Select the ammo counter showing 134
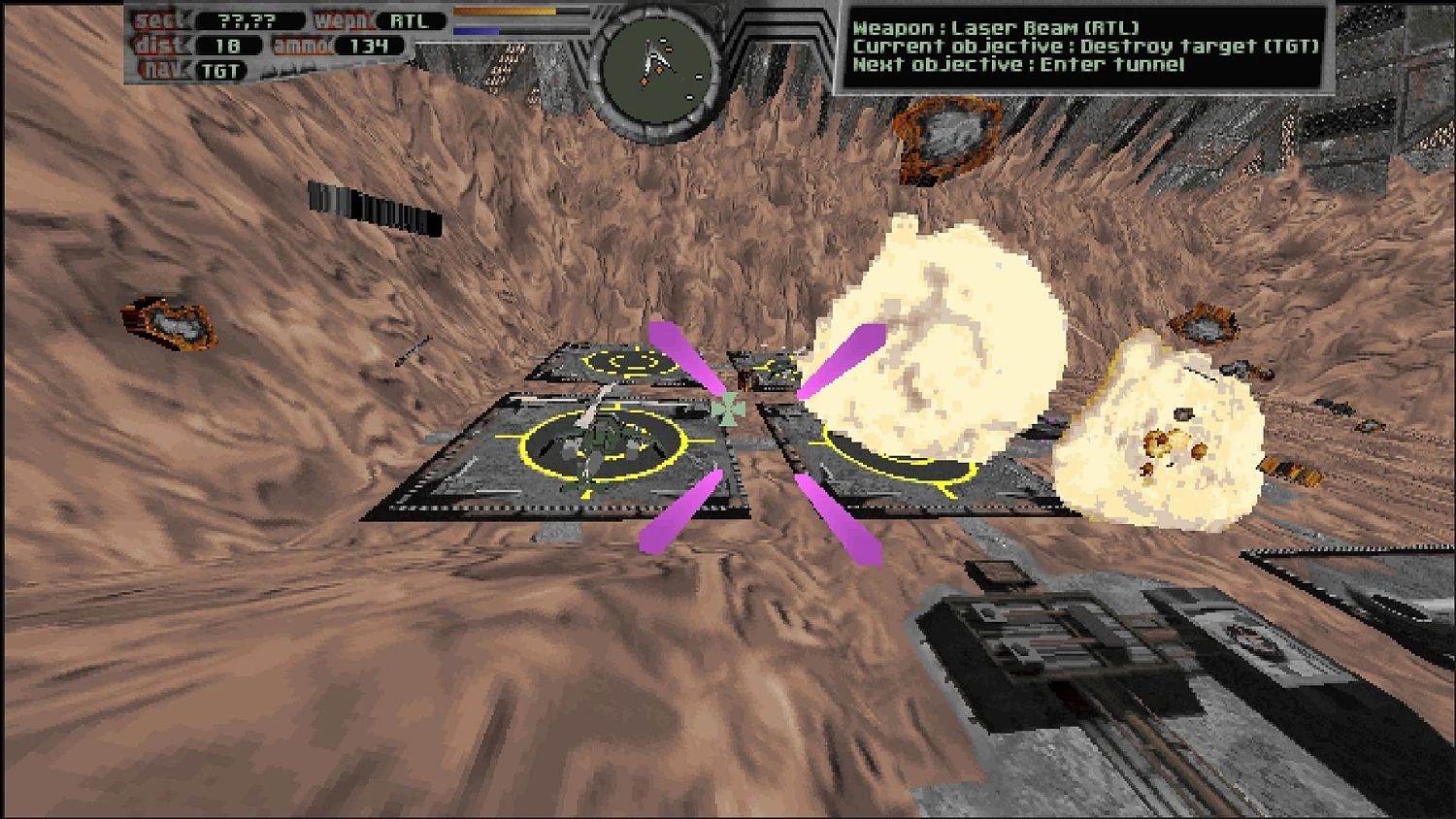The width and height of the screenshot is (1456, 819). point(369,45)
